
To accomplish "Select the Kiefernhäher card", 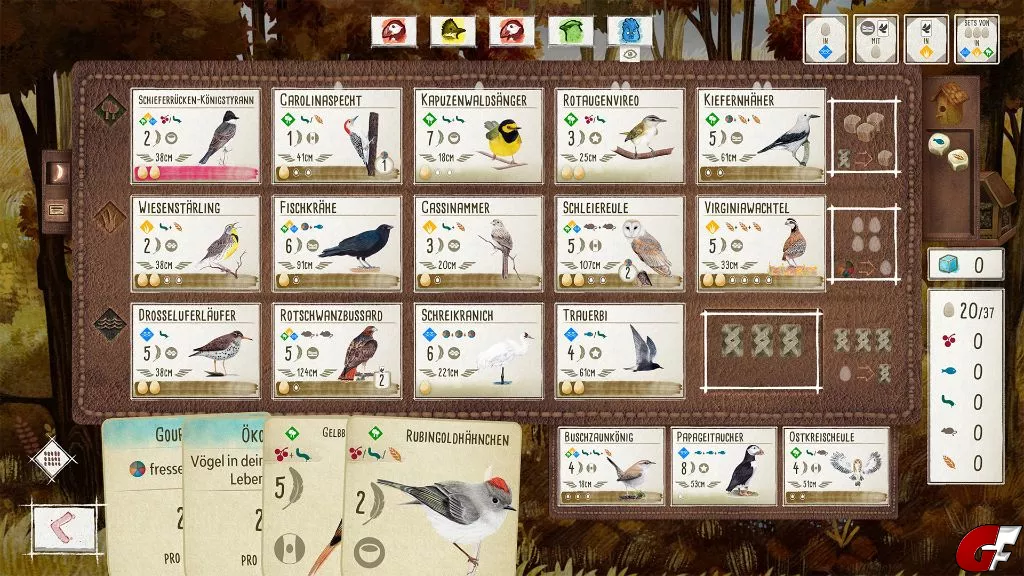I will [x=761, y=136].
